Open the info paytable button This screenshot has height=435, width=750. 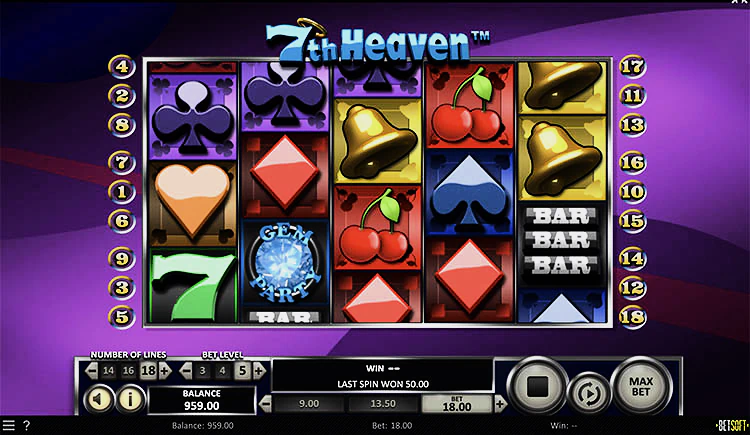pos(131,400)
